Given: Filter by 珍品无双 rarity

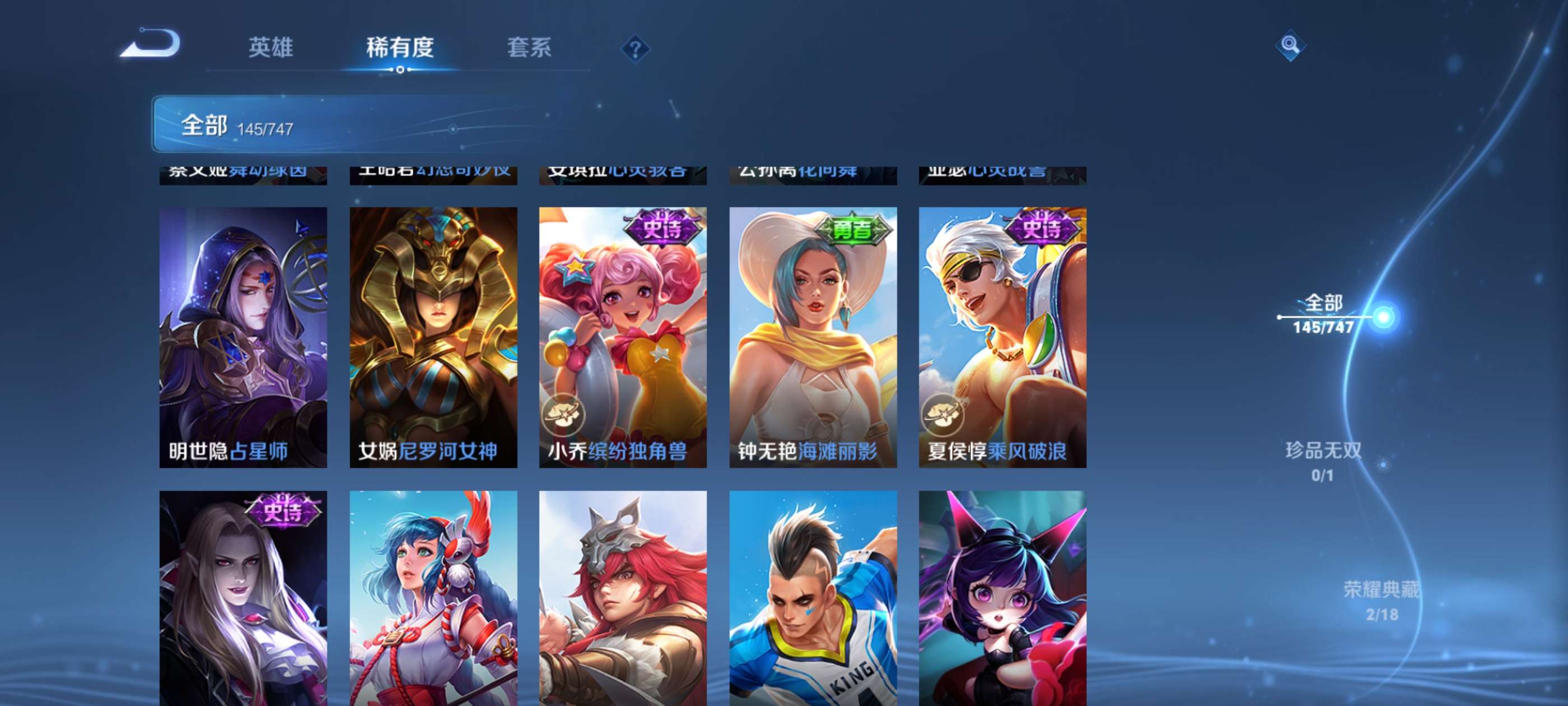Looking at the screenshot, I should tap(1323, 461).
